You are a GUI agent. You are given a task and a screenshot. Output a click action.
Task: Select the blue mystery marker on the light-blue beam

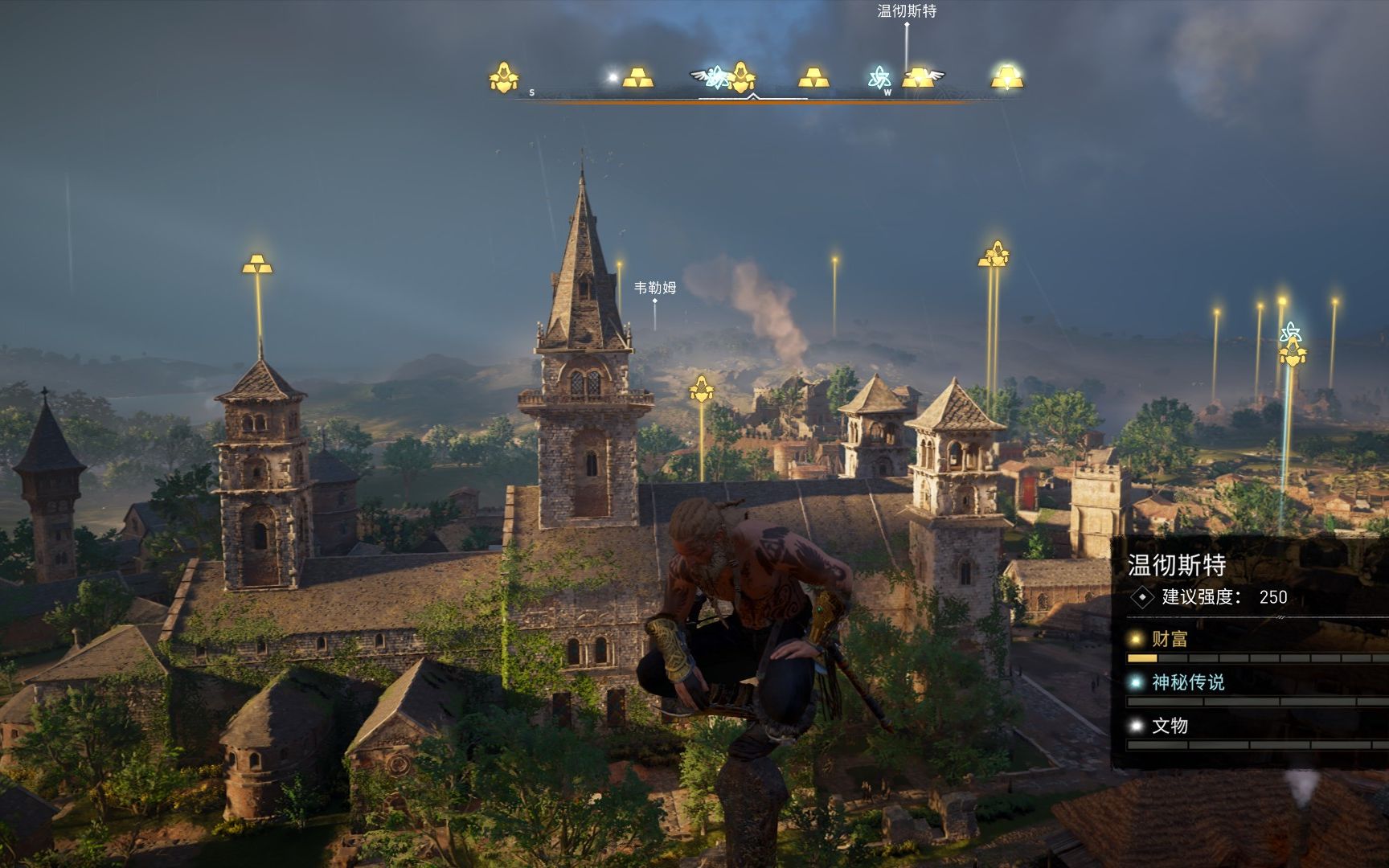tap(1290, 332)
